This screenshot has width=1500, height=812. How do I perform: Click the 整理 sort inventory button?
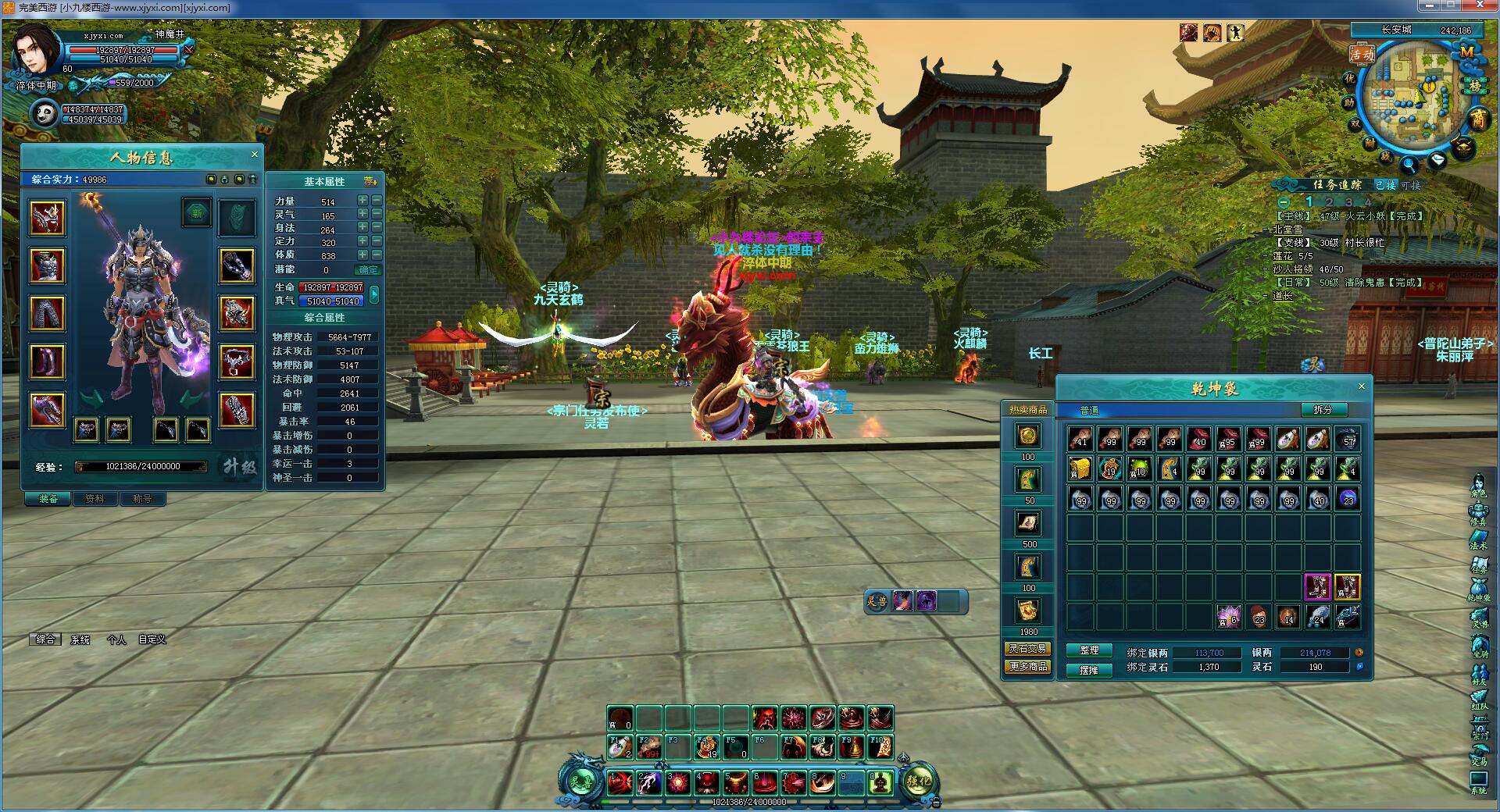1089,650
